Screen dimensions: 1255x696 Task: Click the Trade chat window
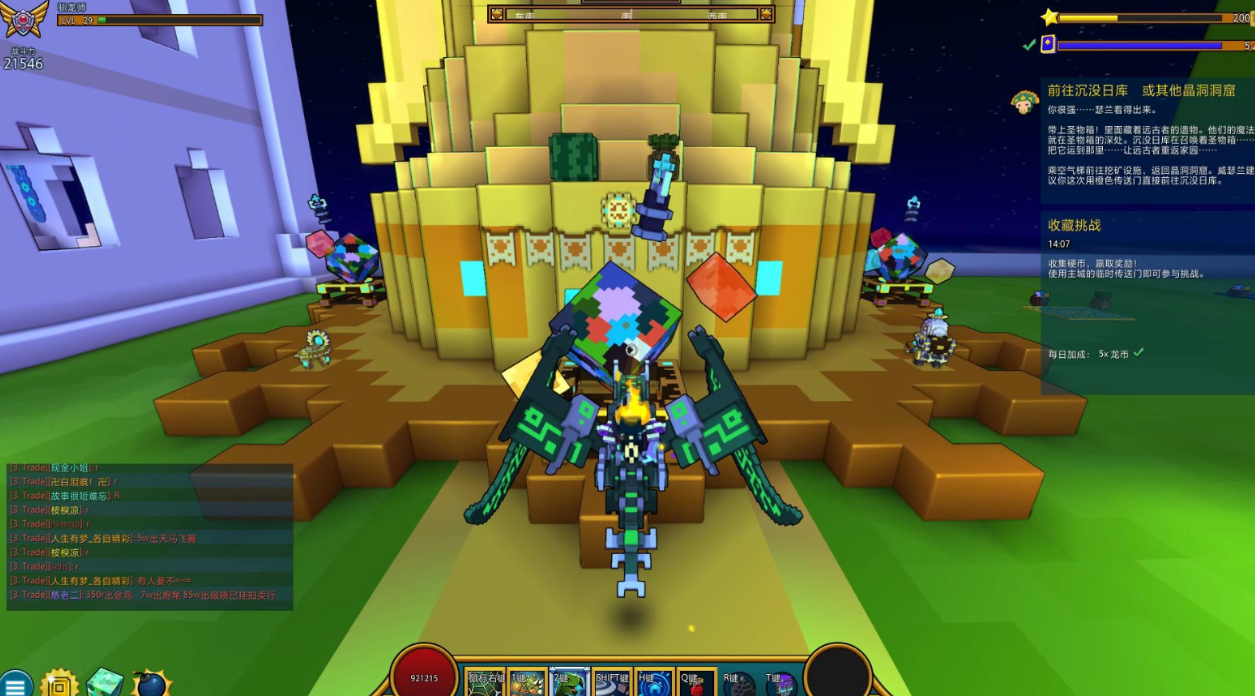(x=150, y=536)
